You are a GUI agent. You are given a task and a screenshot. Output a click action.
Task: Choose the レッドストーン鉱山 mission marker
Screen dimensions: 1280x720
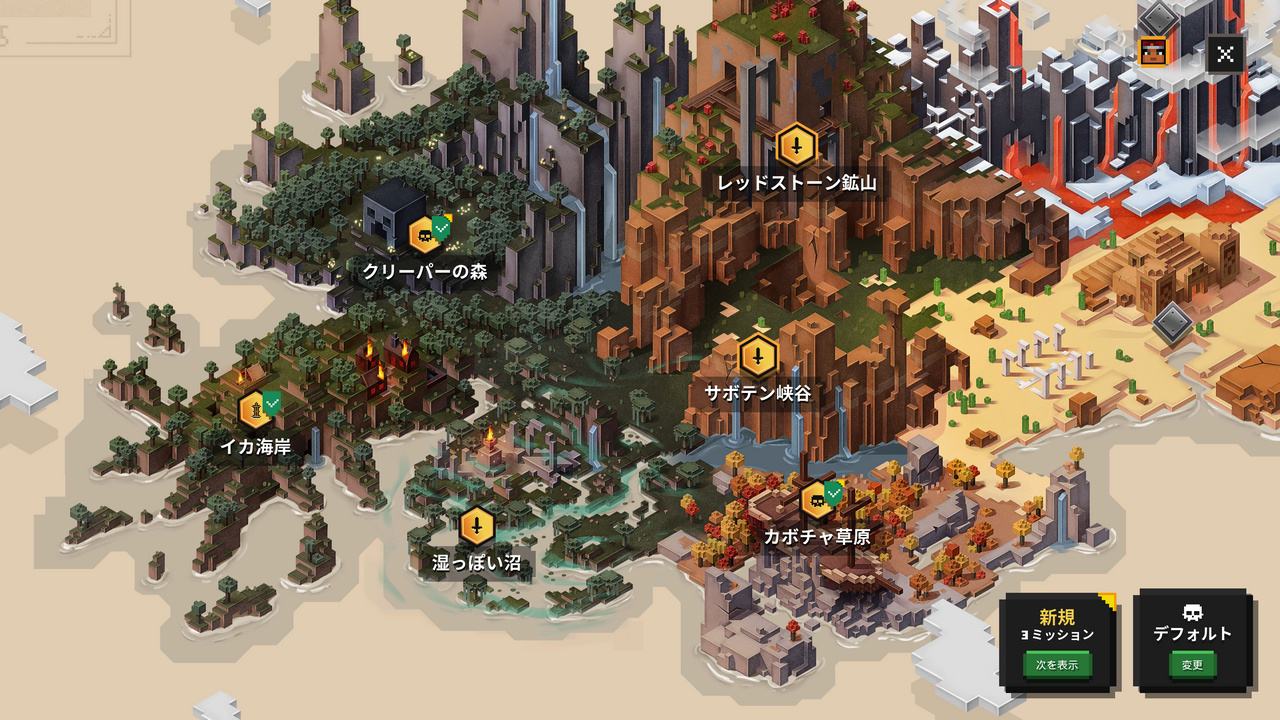(796, 146)
